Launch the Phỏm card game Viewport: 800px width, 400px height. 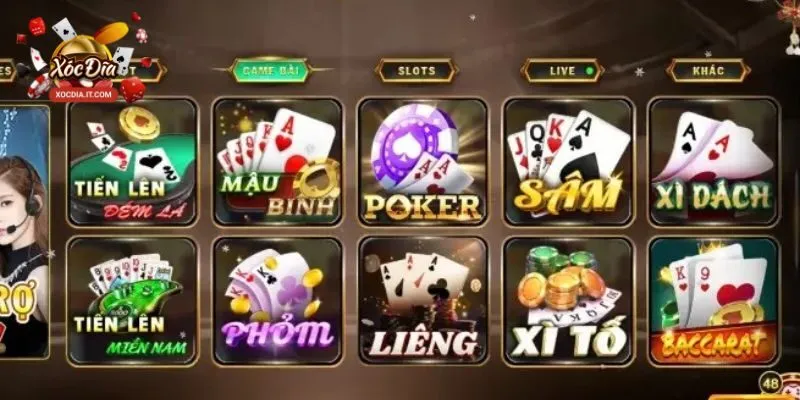coord(277,300)
